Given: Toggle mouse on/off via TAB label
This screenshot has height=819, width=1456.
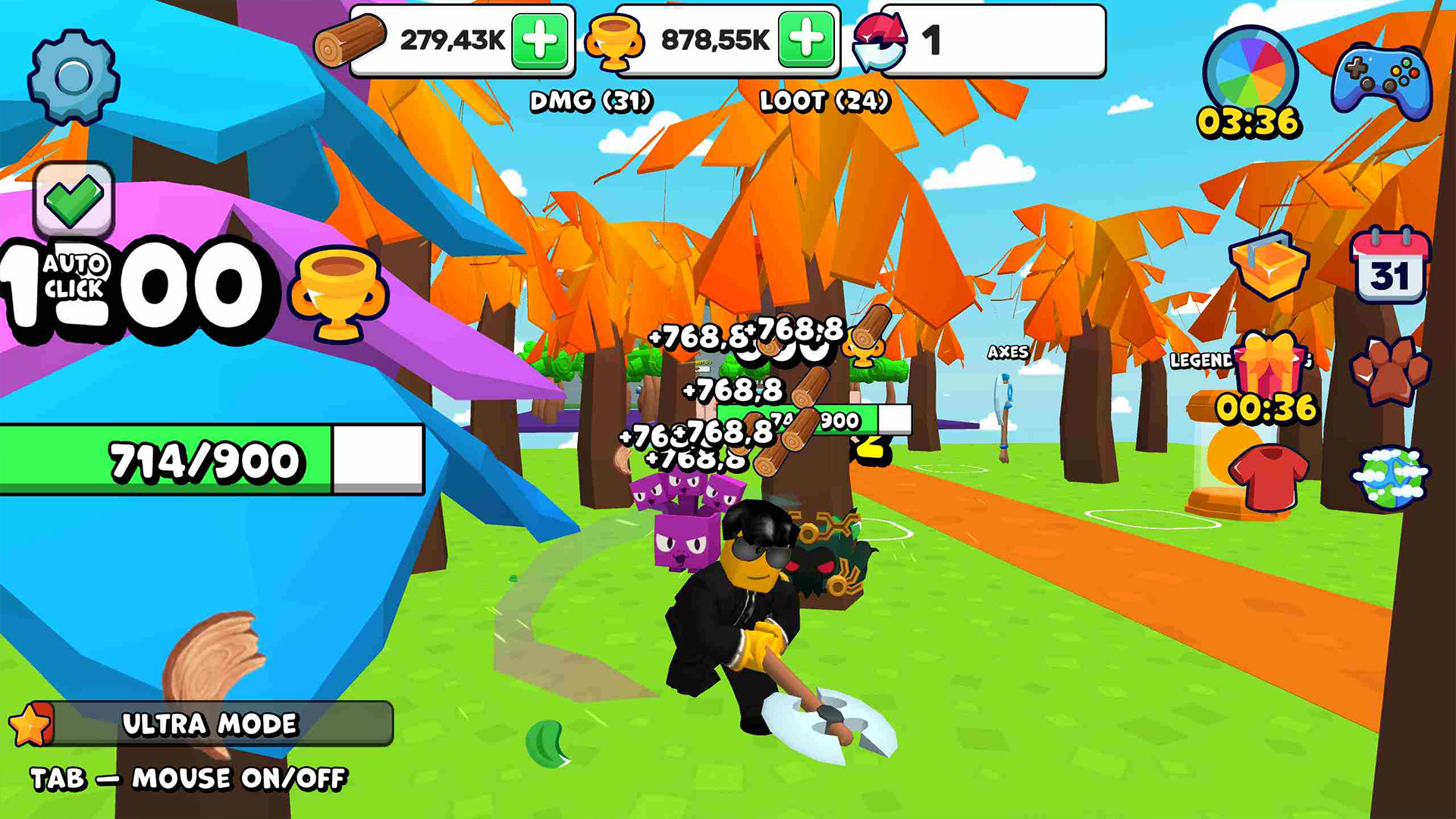Looking at the screenshot, I should pyautogui.click(x=190, y=777).
